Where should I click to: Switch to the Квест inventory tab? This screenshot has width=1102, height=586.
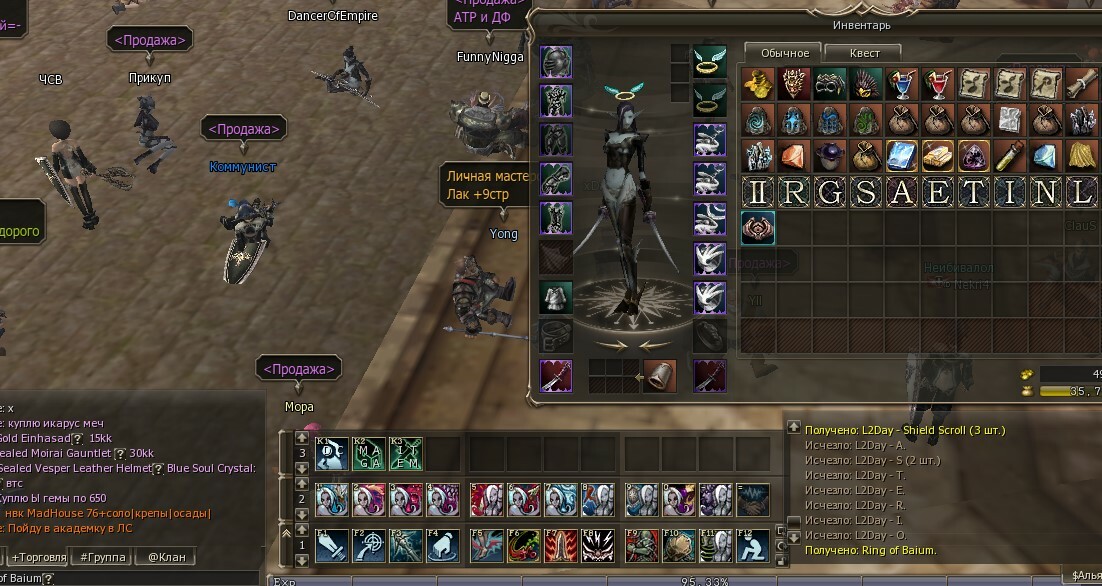tap(864, 52)
